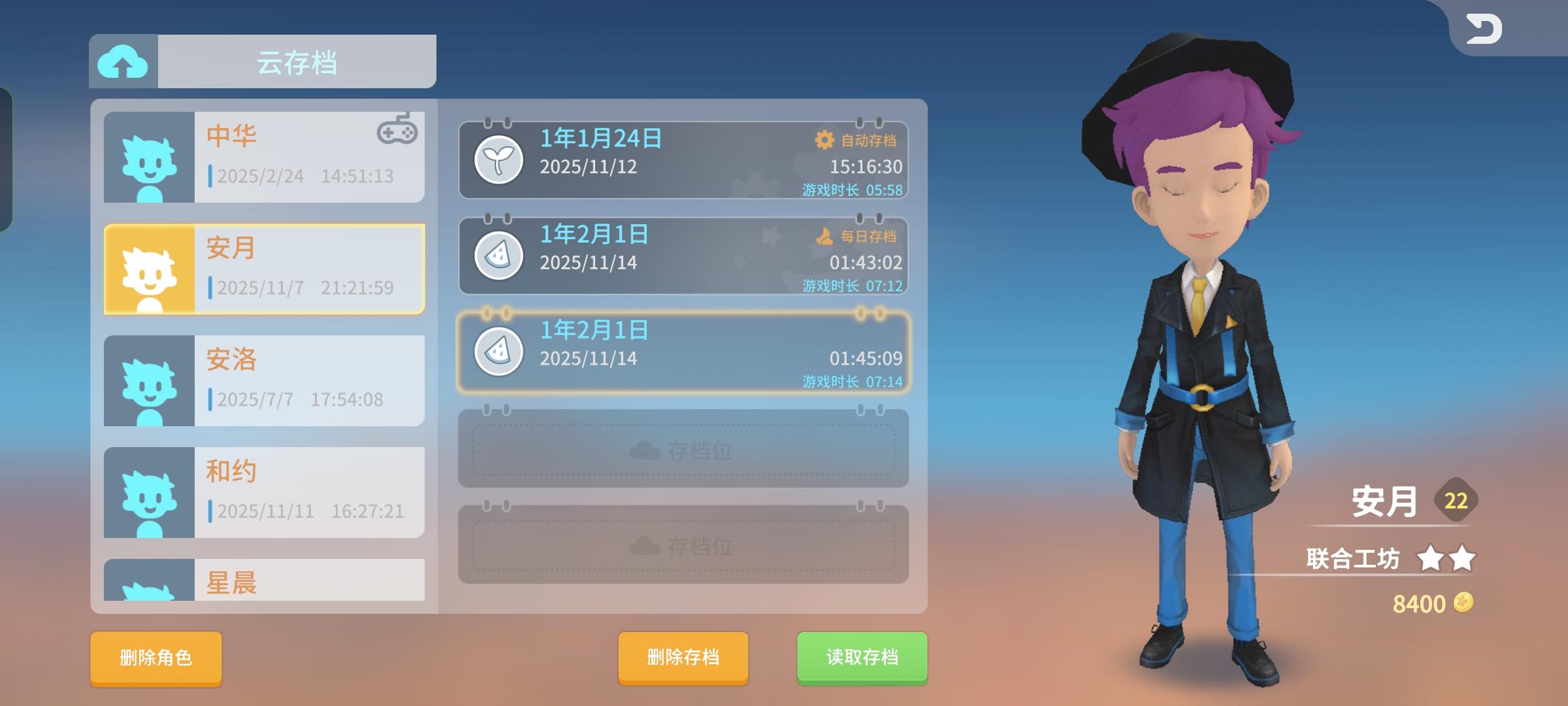Click the cloud upload icon beside 云存档
Viewport: 1568px width, 706px height.
click(122, 62)
